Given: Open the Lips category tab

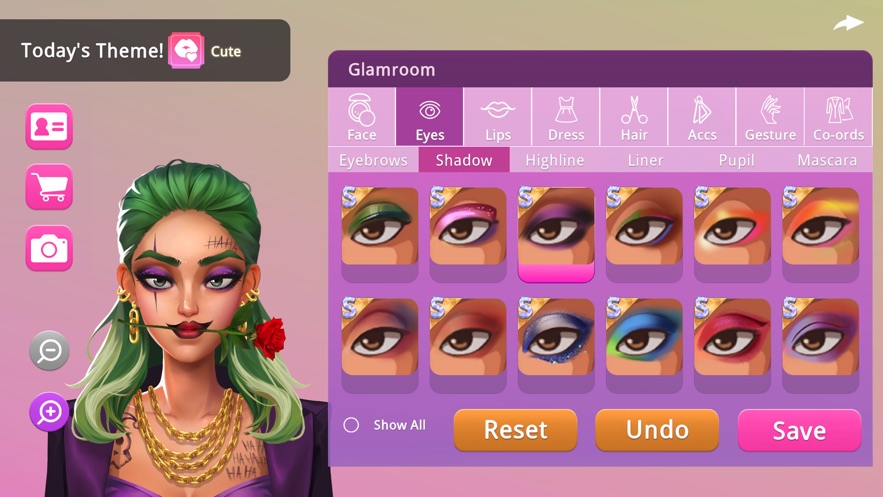Looking at the screenshot, I should 497,118.
